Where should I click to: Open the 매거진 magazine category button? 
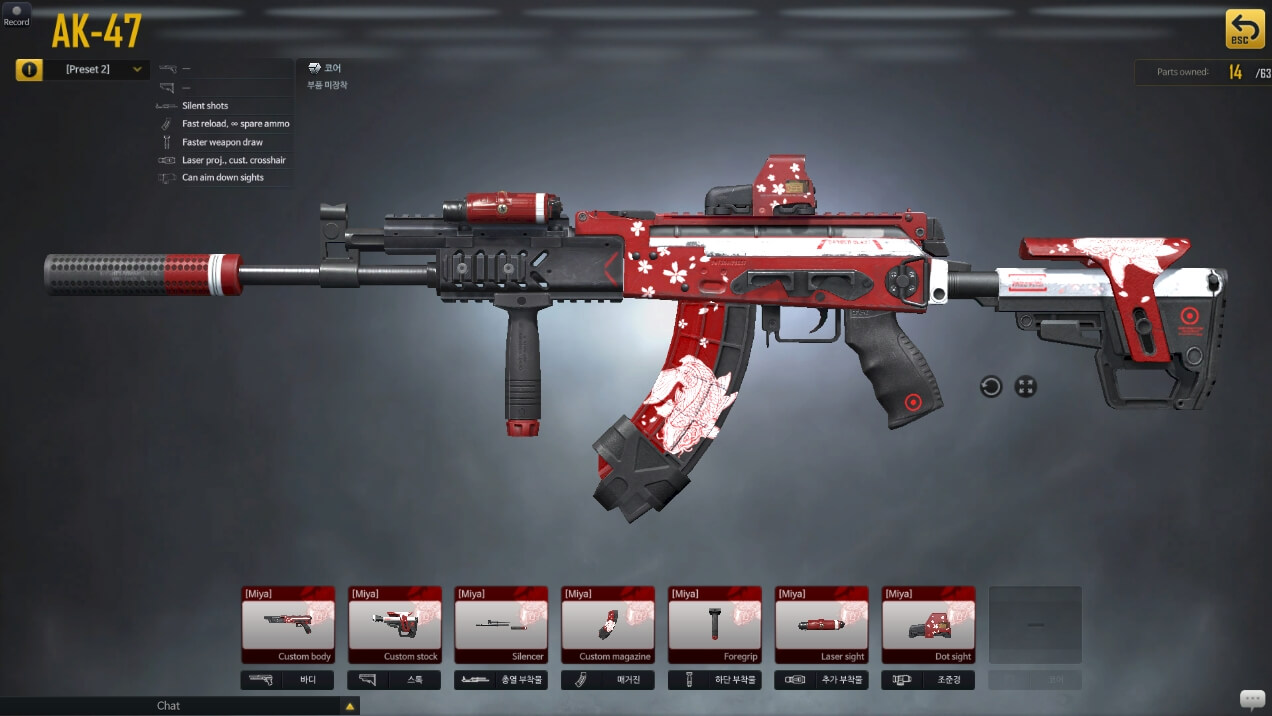[608, 680]
